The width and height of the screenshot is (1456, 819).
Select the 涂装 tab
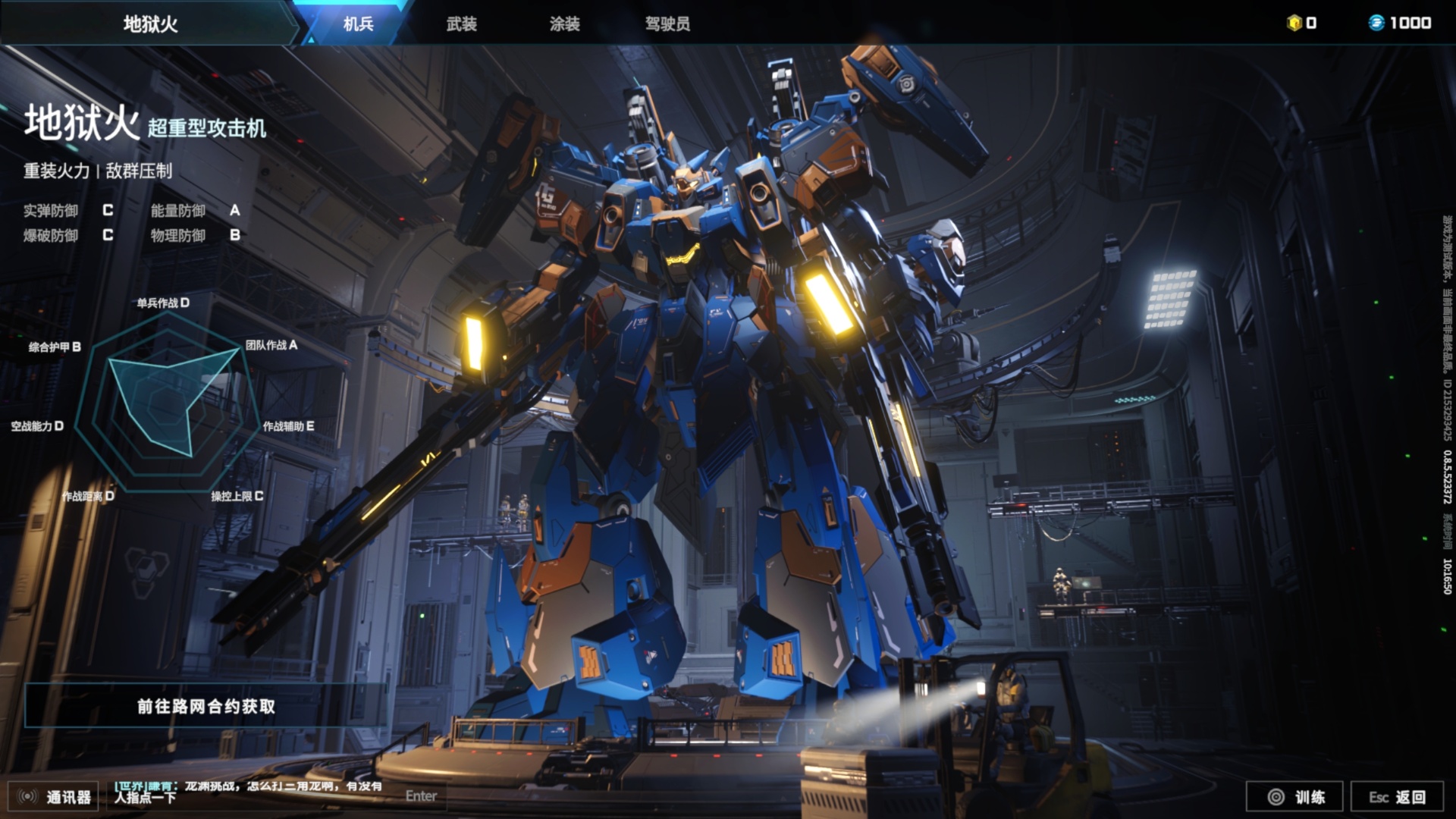tap(564, 24)
